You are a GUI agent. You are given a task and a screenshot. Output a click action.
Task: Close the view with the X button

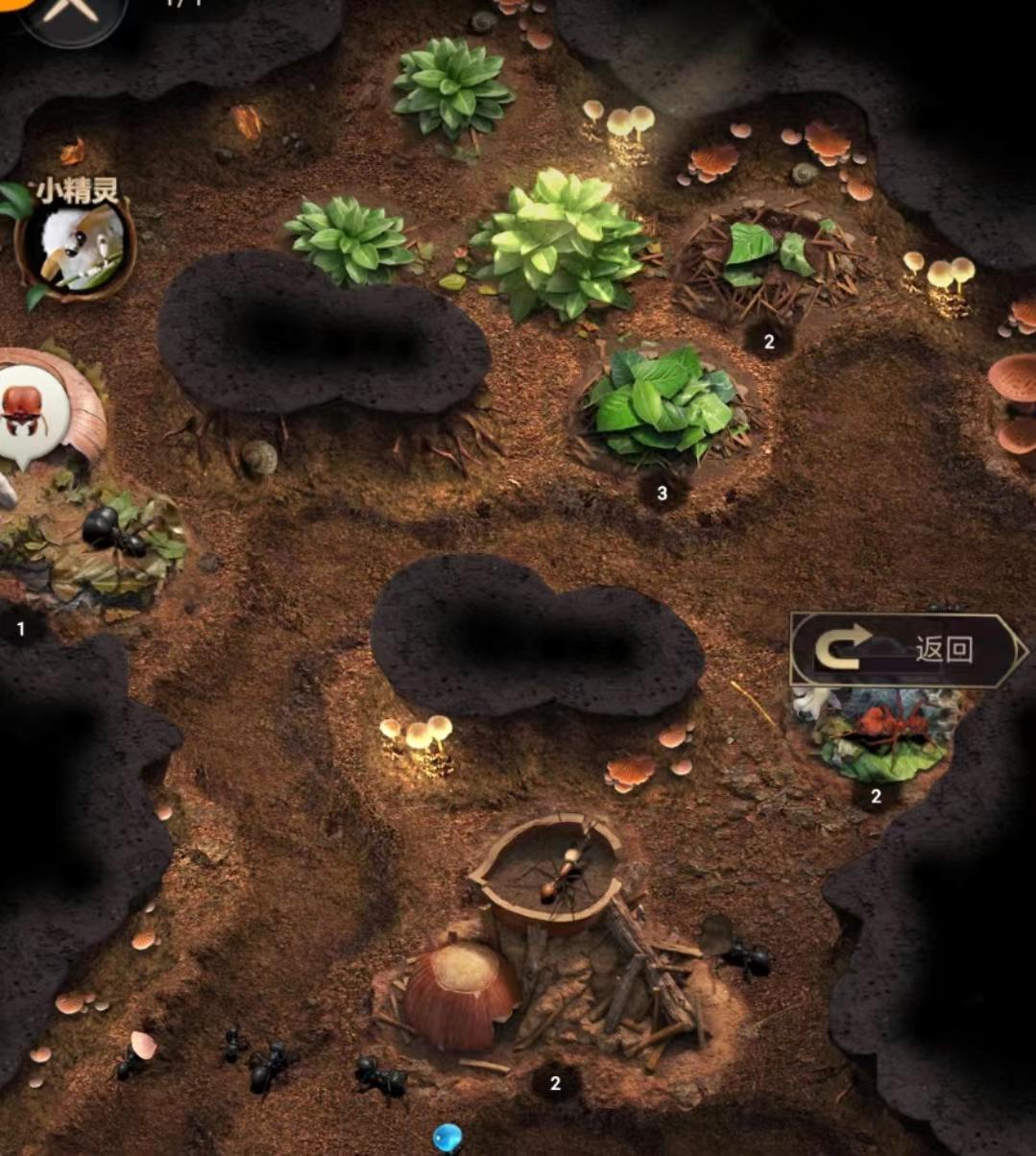click(72, 12)
